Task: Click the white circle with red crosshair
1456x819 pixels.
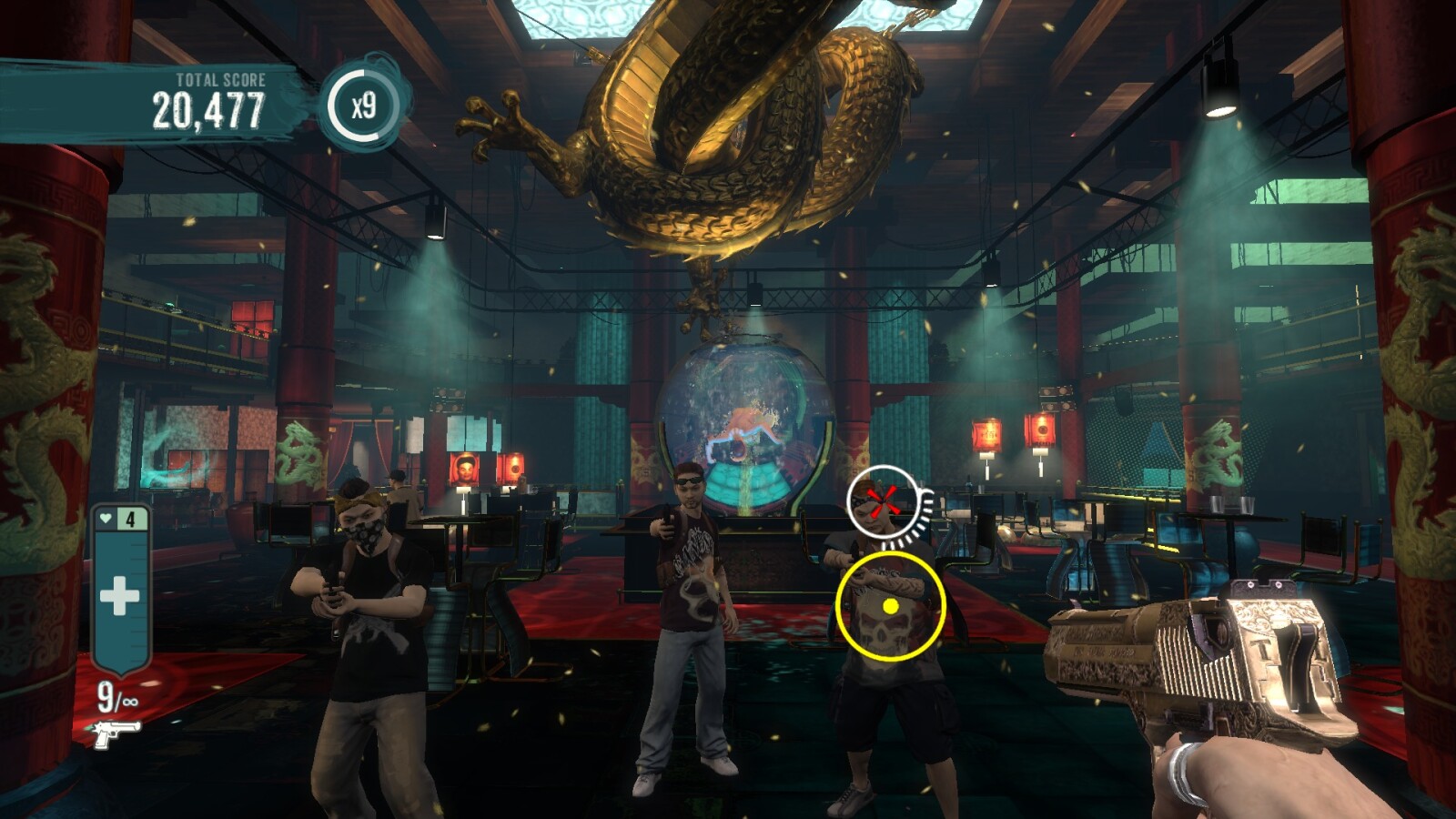Action: [x=881, y=501]
